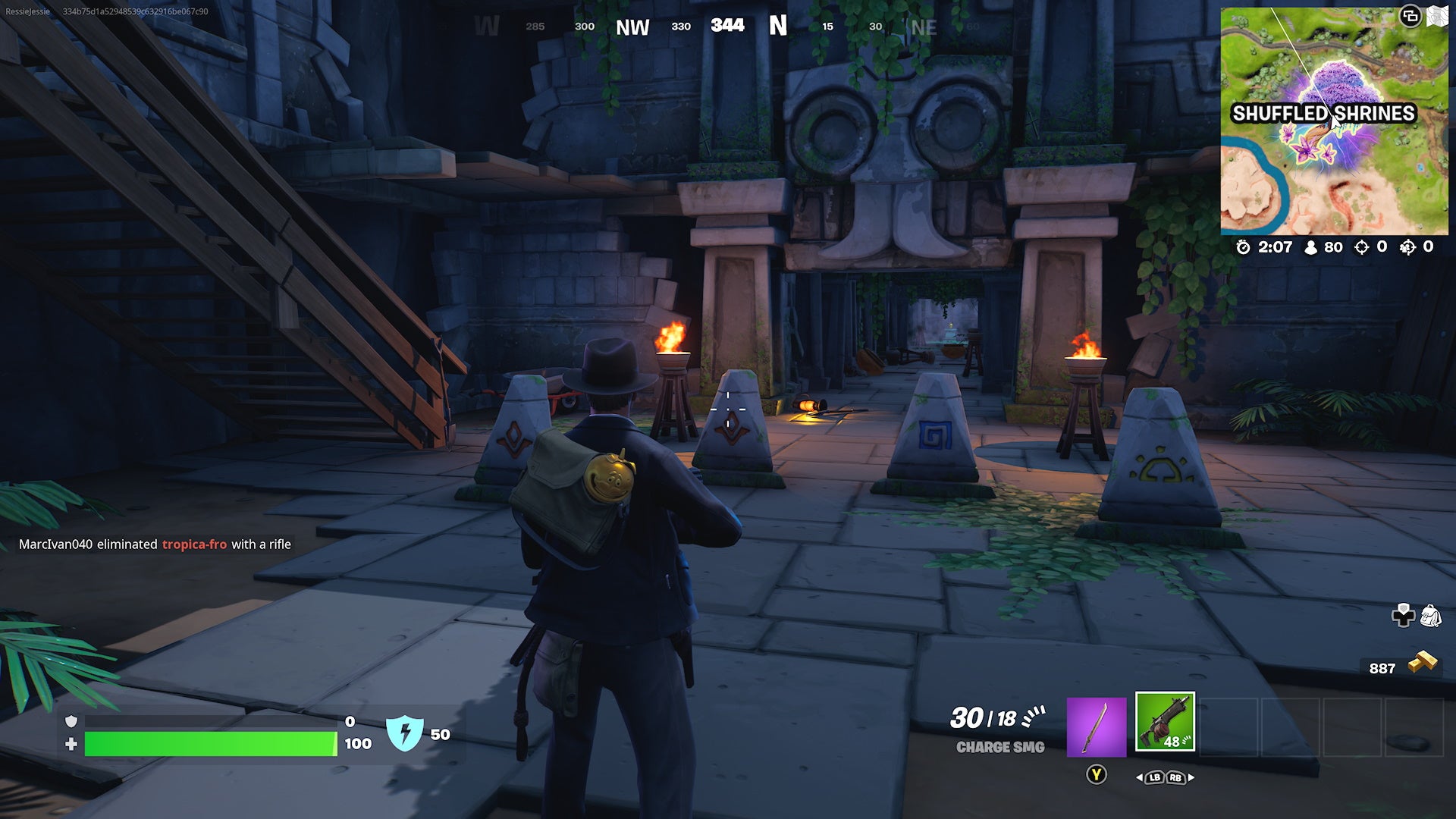Screen dimensions: 1456x819
Task: Open the backpack inventory icon
Action: pyautogui.click(x=1430, y=614)
